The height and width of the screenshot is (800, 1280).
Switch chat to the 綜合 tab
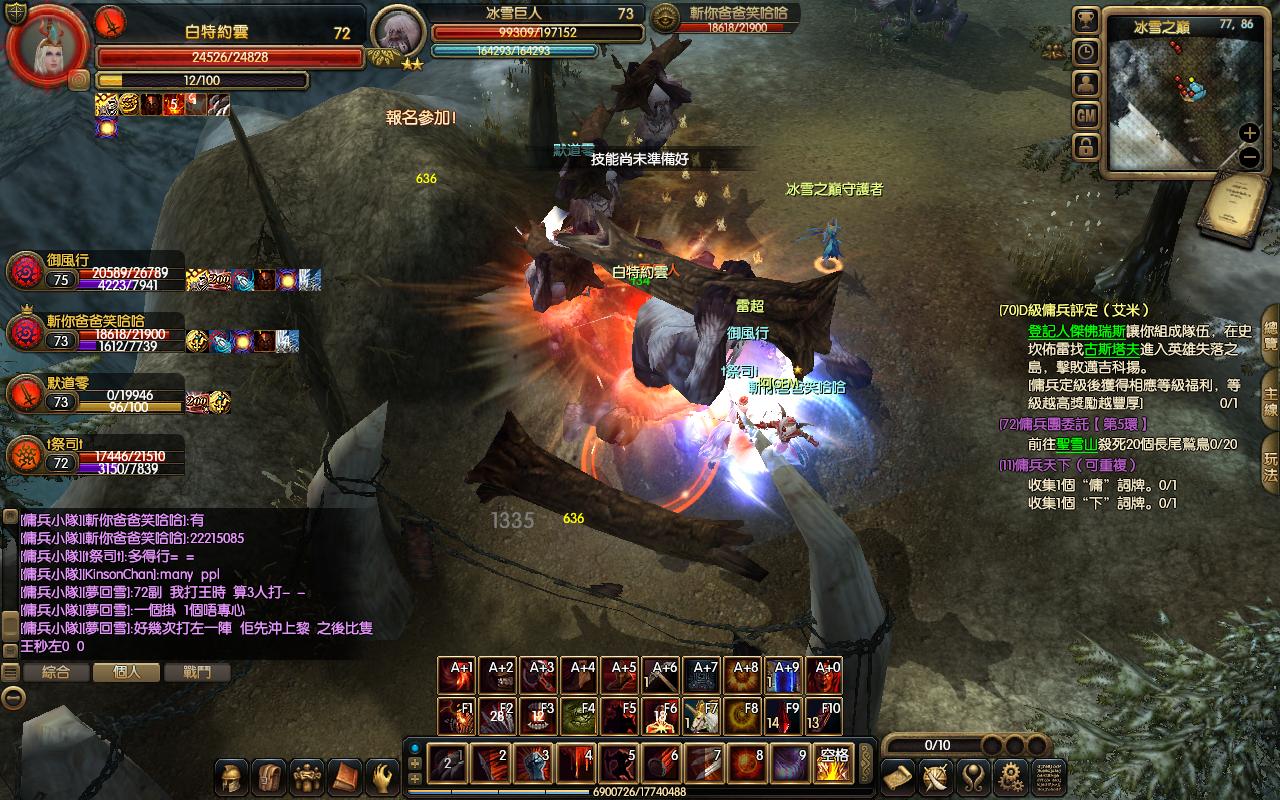[56, 672]
